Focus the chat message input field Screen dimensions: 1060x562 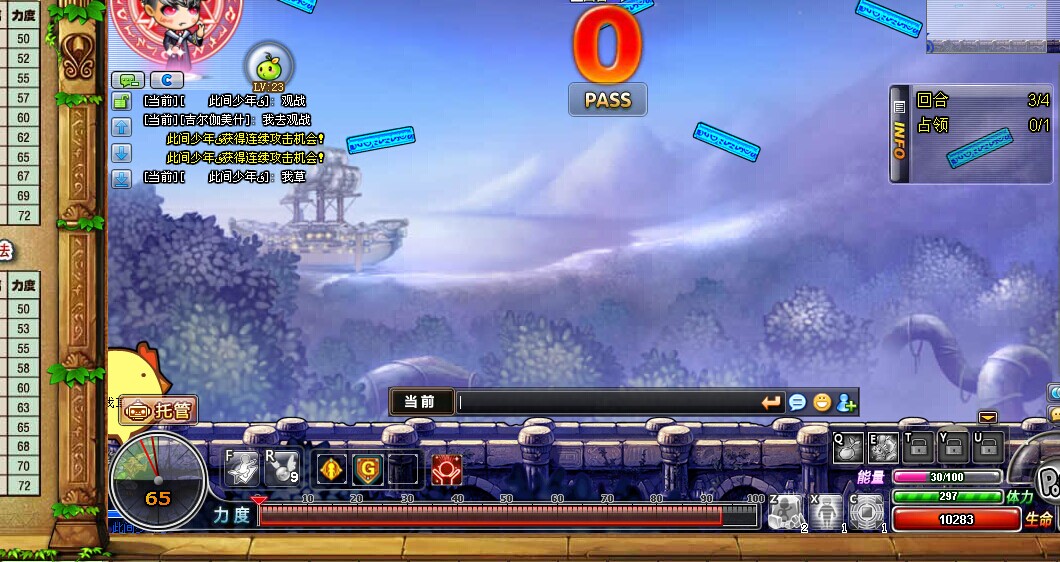605,402
